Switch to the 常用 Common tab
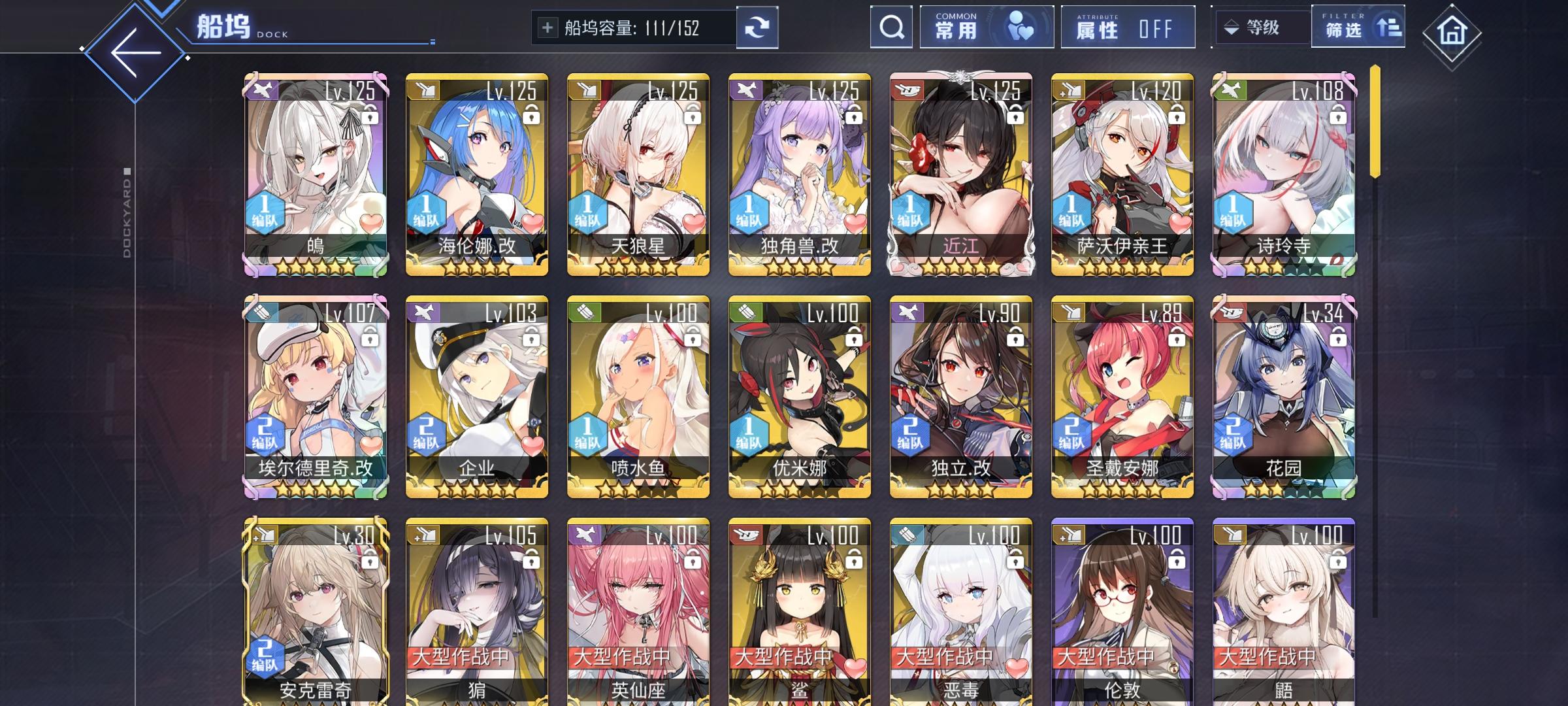1568x706 pixels. [987, 27]
